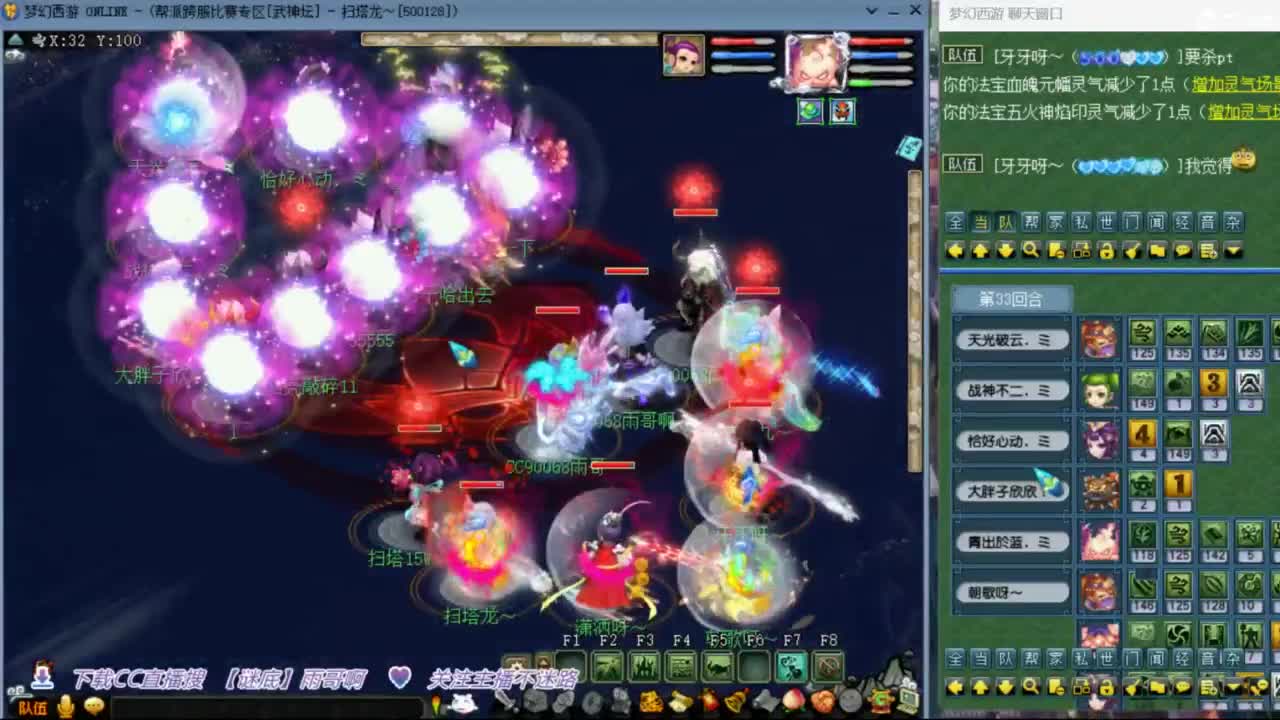Screen dimensions: 1280x720
Task: Open the chat search magnifier icon
Action: [1033, 250]
